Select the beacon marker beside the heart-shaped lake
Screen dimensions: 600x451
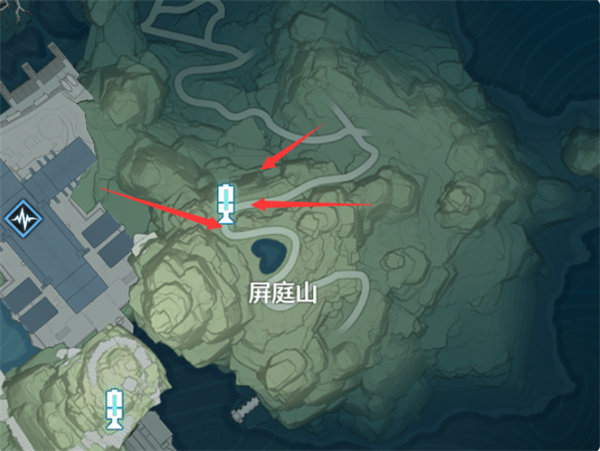tap(228, 204)
